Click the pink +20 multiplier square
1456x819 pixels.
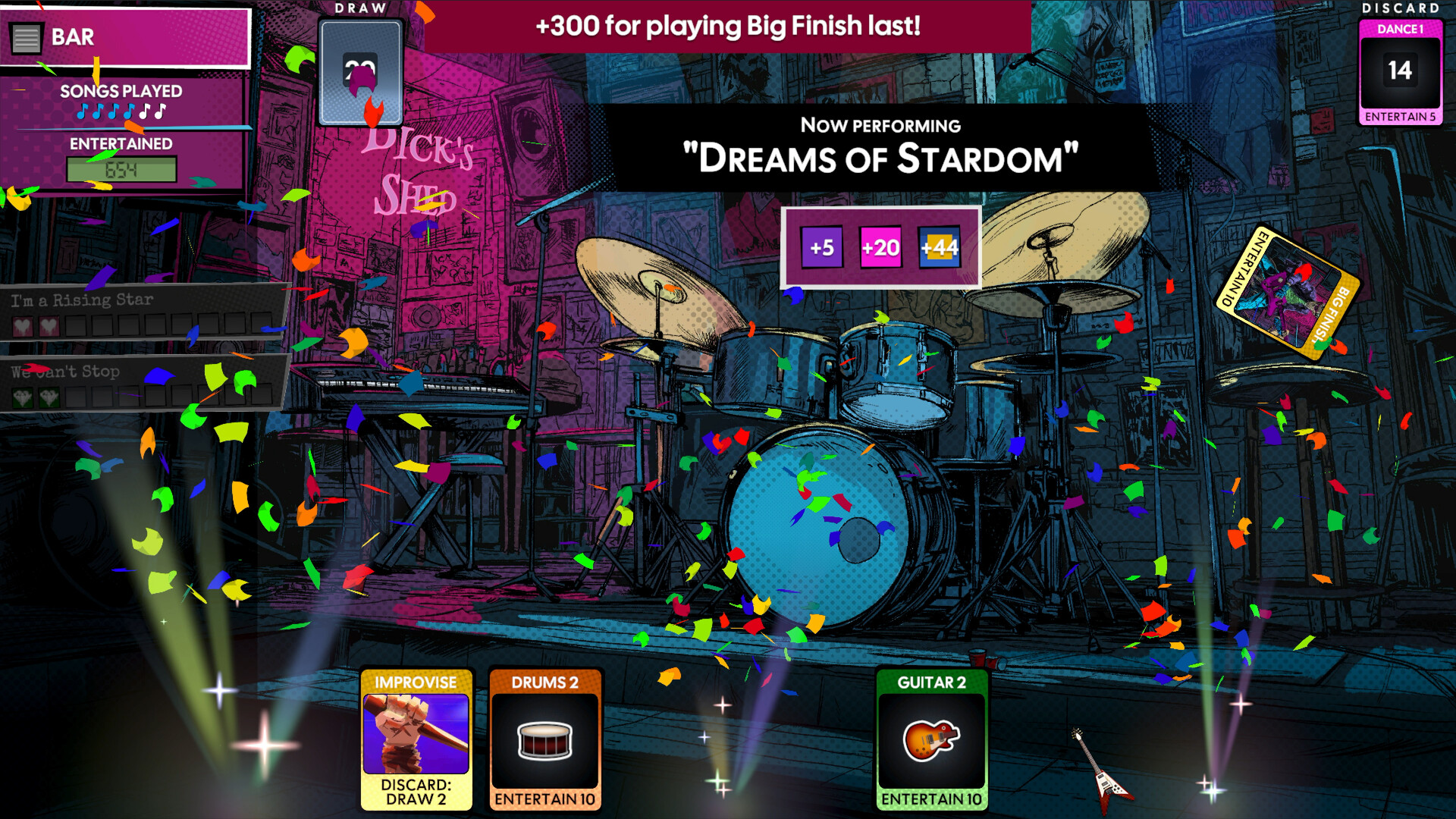click(882, 247)
